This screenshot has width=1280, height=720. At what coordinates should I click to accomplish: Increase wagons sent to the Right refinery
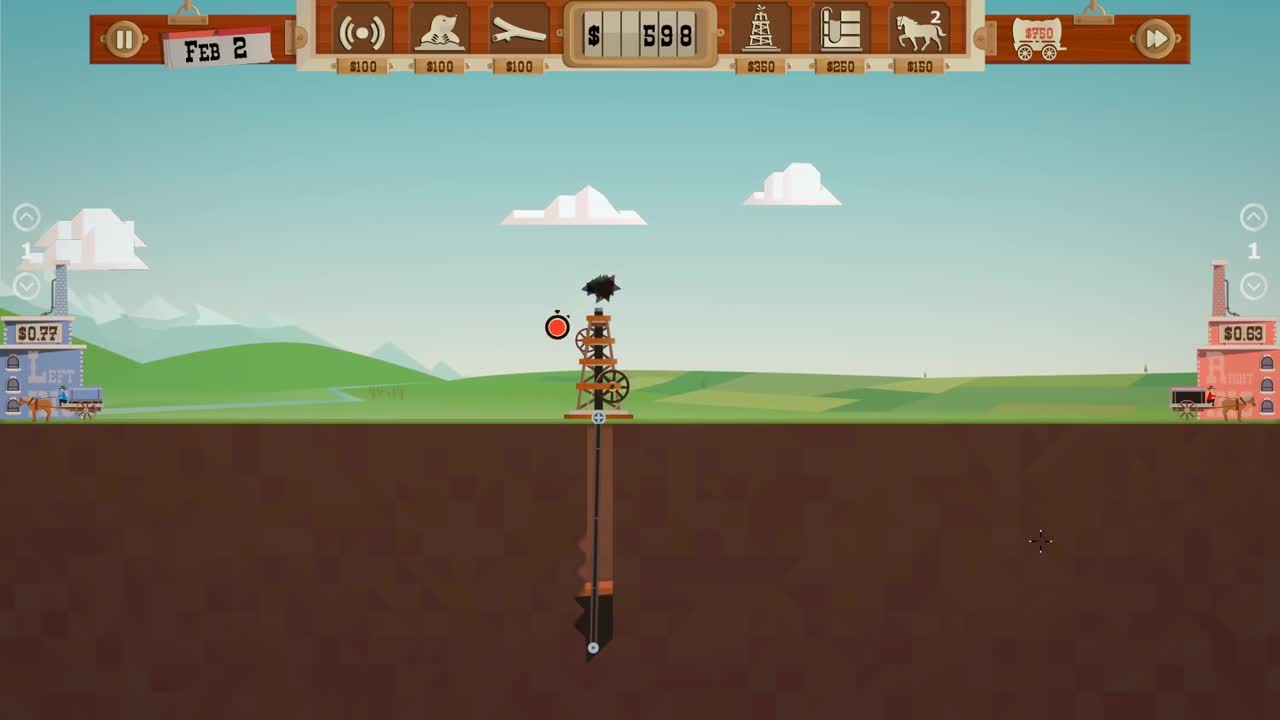coord(1254,214)
